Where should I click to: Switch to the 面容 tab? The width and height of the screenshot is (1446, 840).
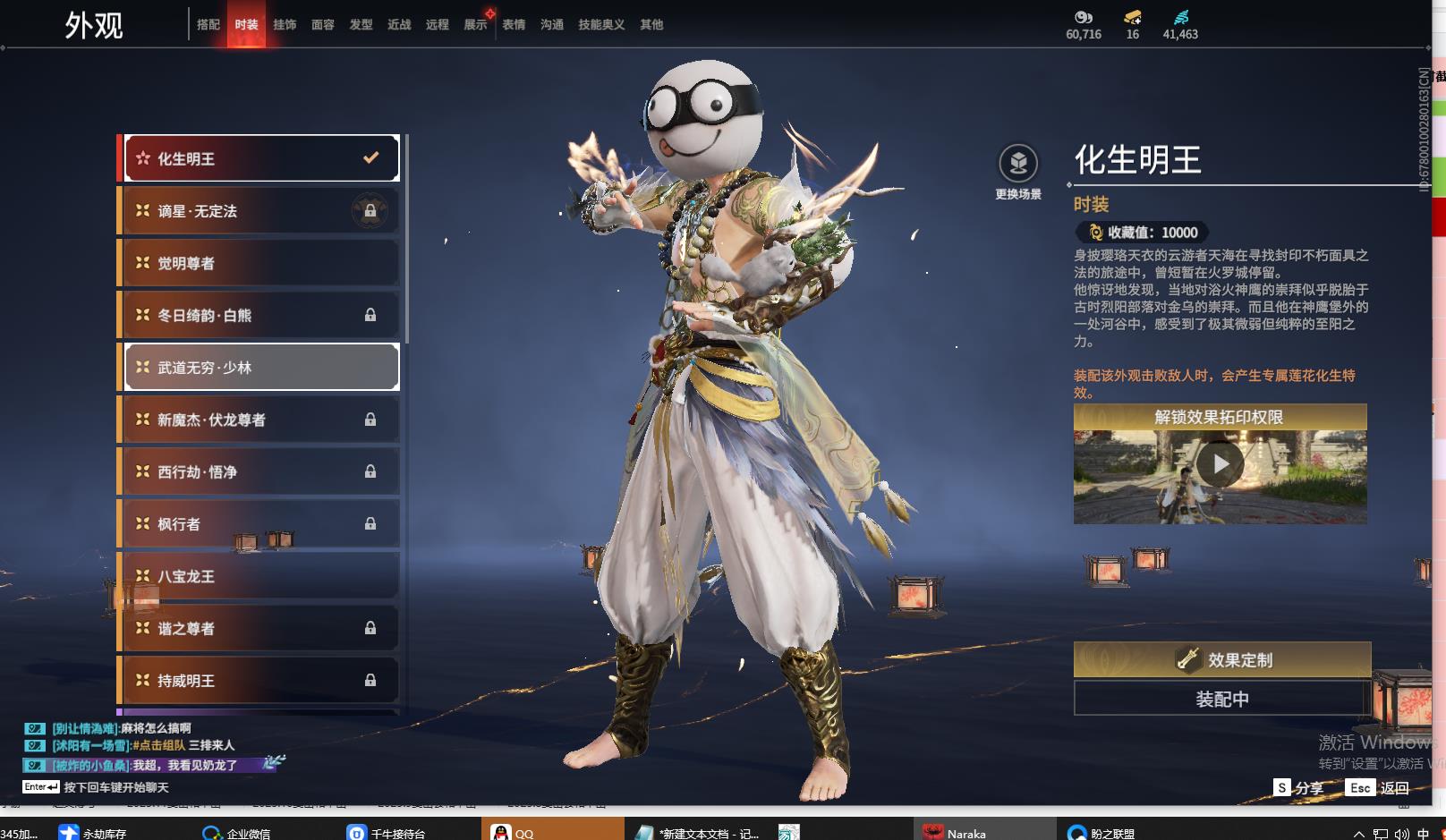(x=323, y=25)
